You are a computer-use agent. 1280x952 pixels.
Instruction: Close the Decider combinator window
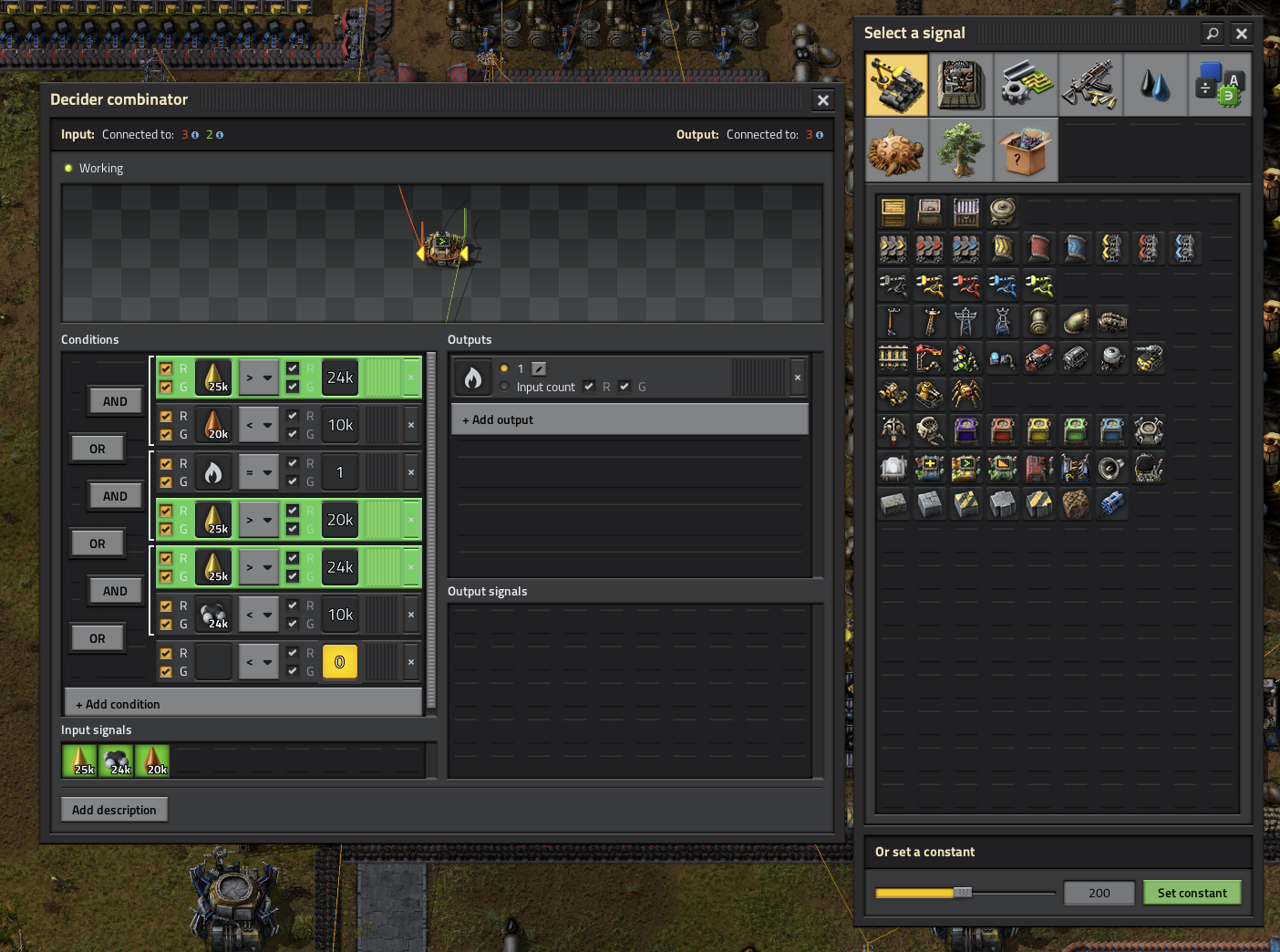click(x=822, y=100)
